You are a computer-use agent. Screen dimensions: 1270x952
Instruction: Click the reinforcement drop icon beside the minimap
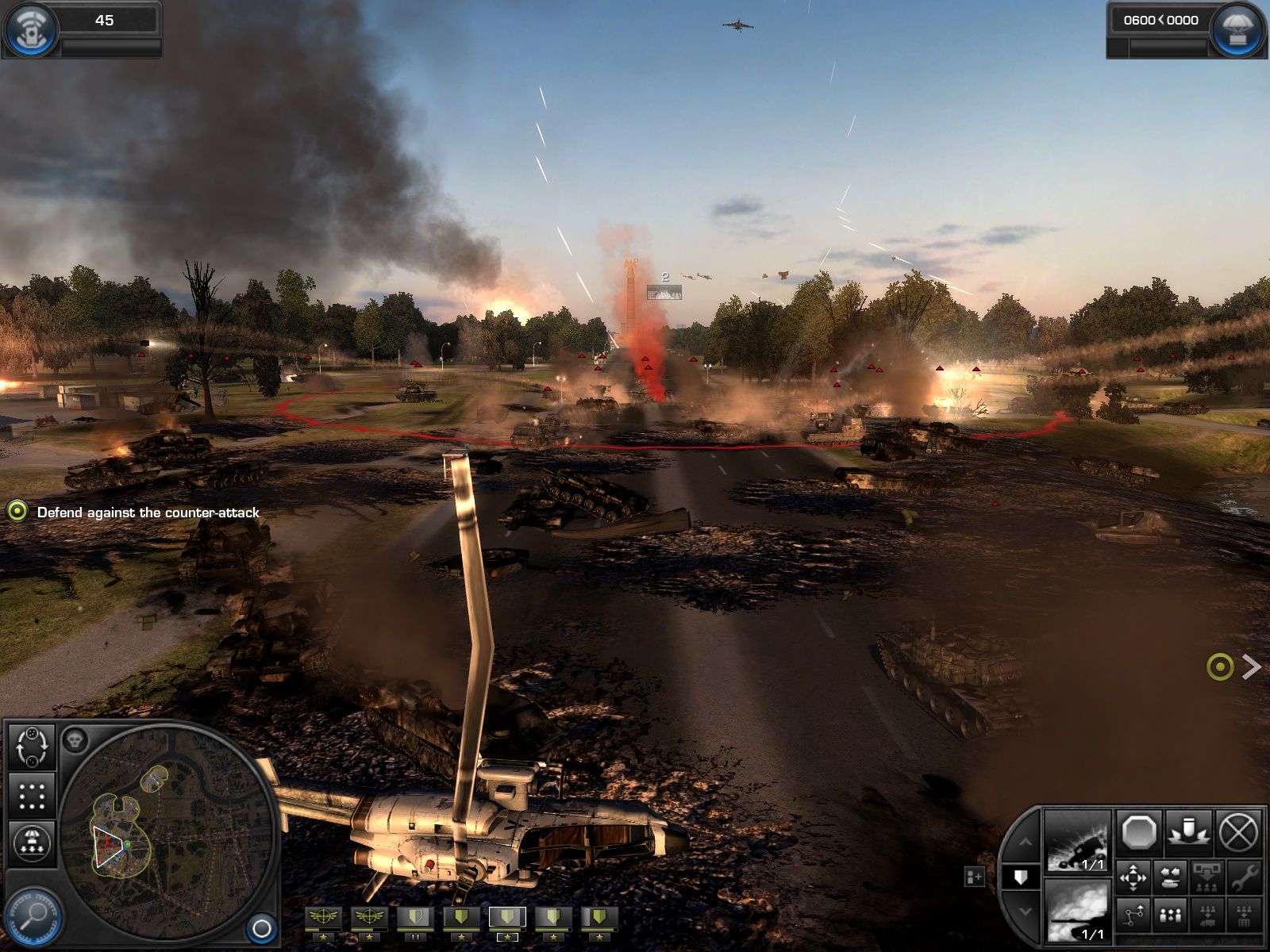[x=32, y=841]
